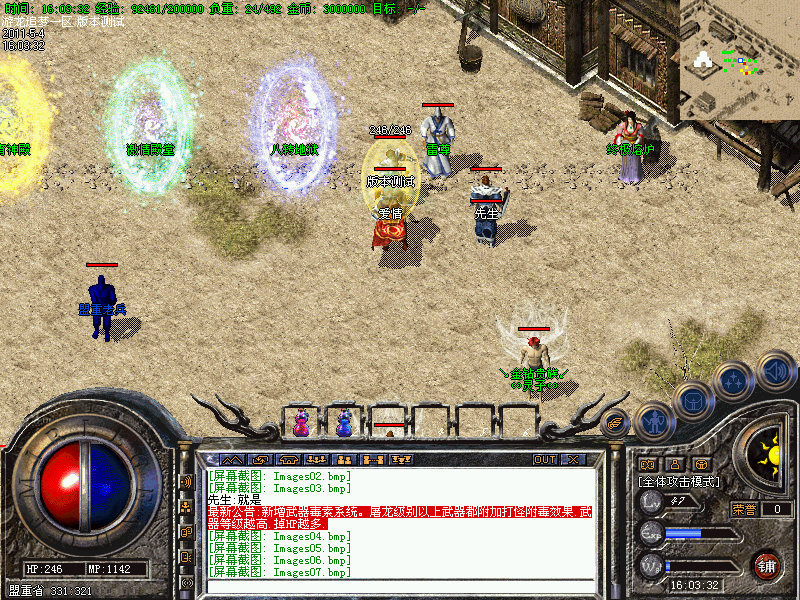
Task: Click the 全体攻击模式 attack mode label
Action: point(679,482)
